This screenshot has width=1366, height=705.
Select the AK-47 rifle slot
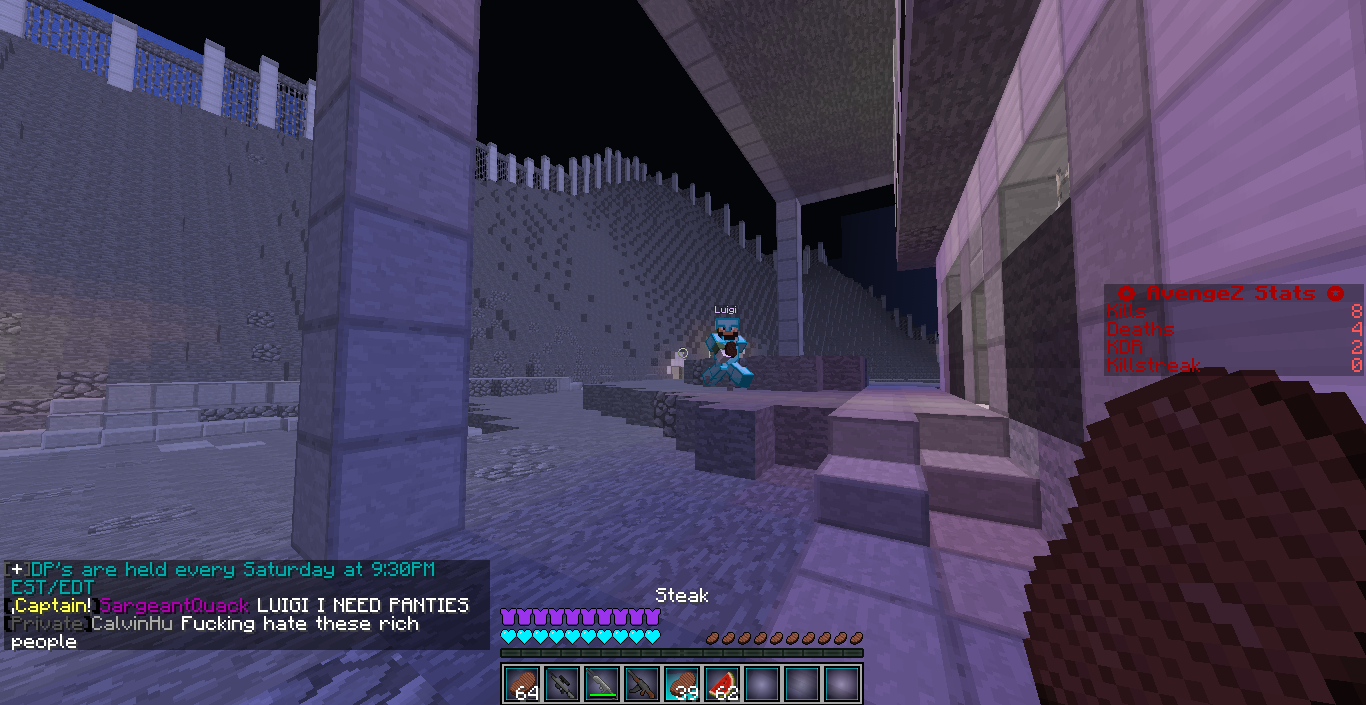pyautogui.click(x=642, y=684)
